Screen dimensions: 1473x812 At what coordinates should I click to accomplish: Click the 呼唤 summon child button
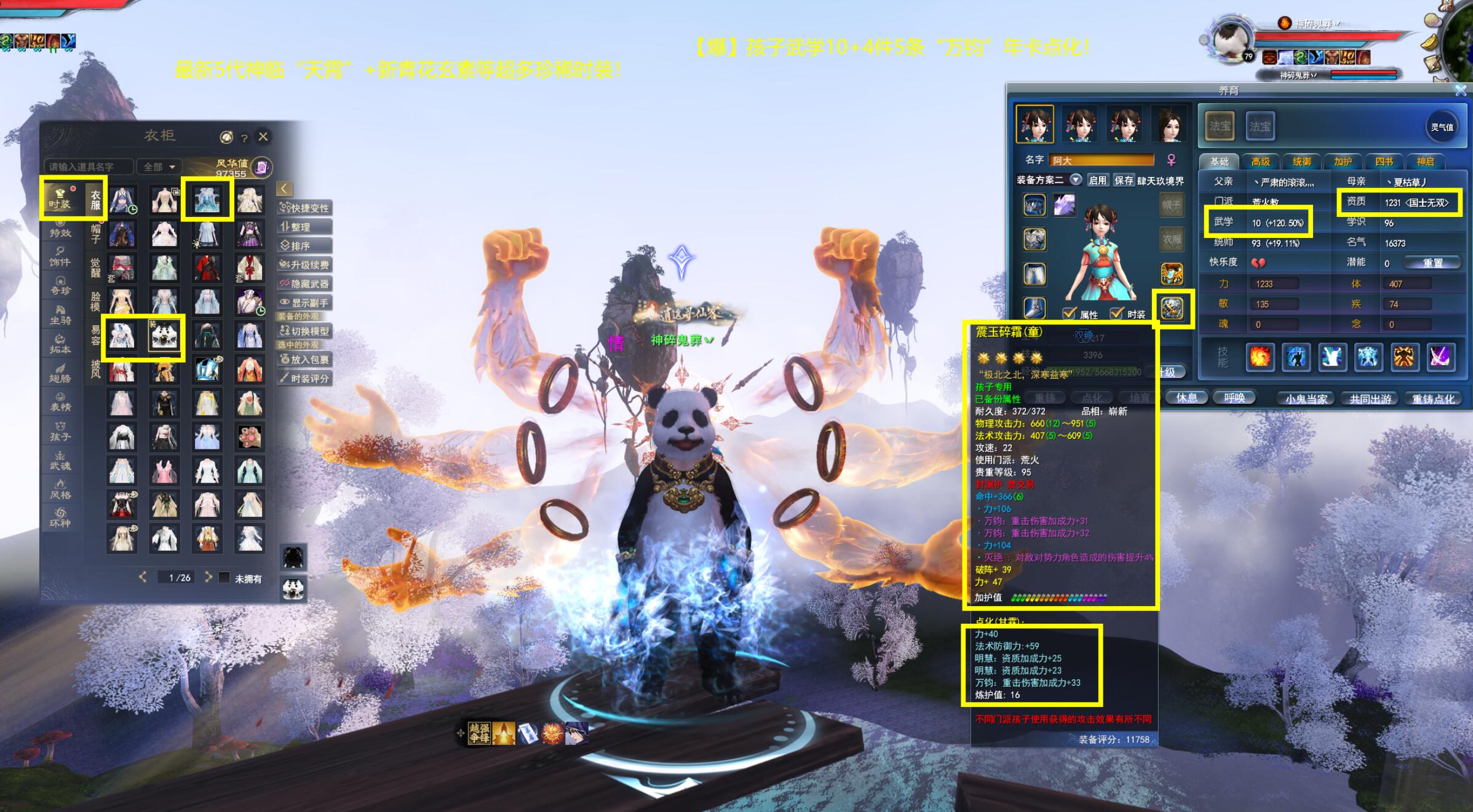1234,398
